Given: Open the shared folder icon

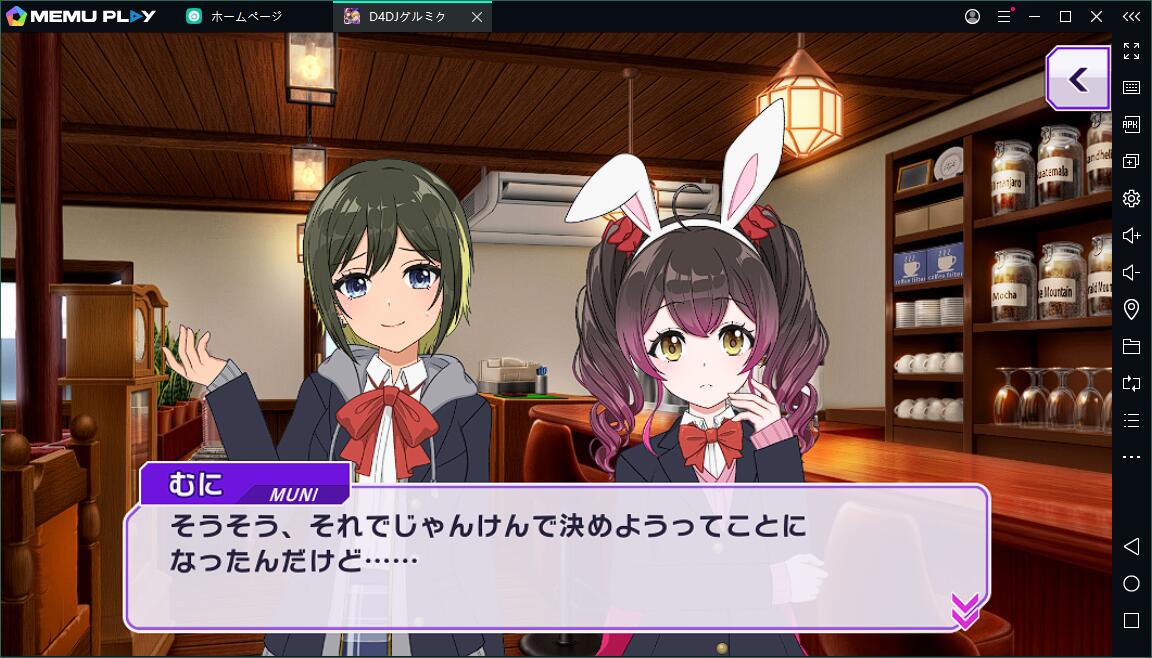Looking at the screenshot, I should [1131, 347].
